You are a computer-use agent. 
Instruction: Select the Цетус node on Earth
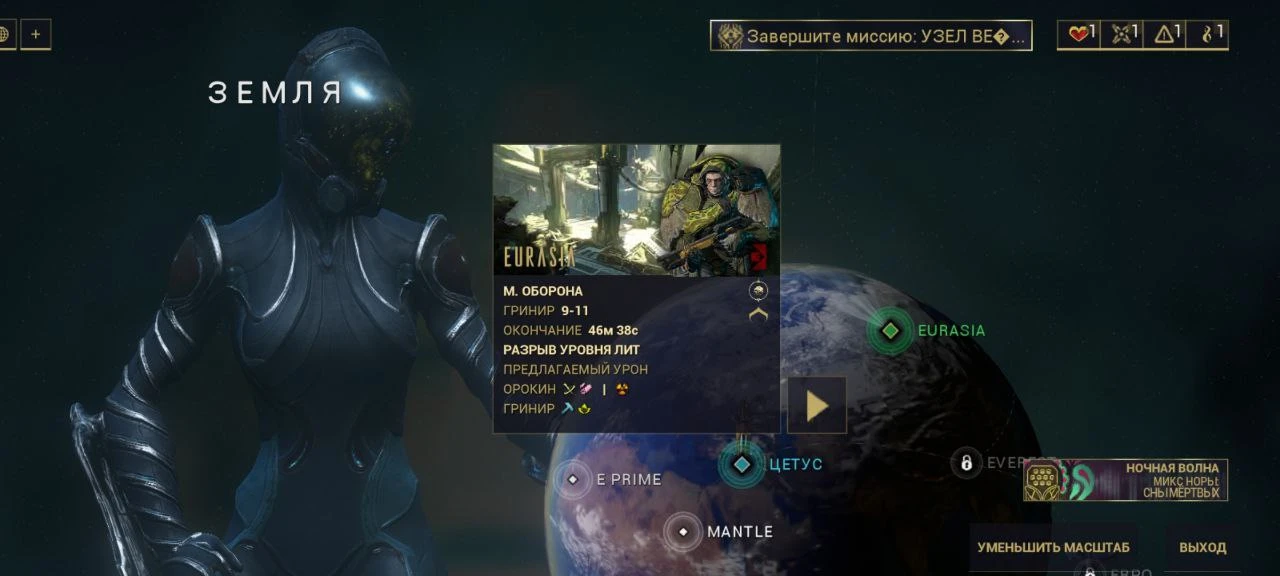(742, 464)
